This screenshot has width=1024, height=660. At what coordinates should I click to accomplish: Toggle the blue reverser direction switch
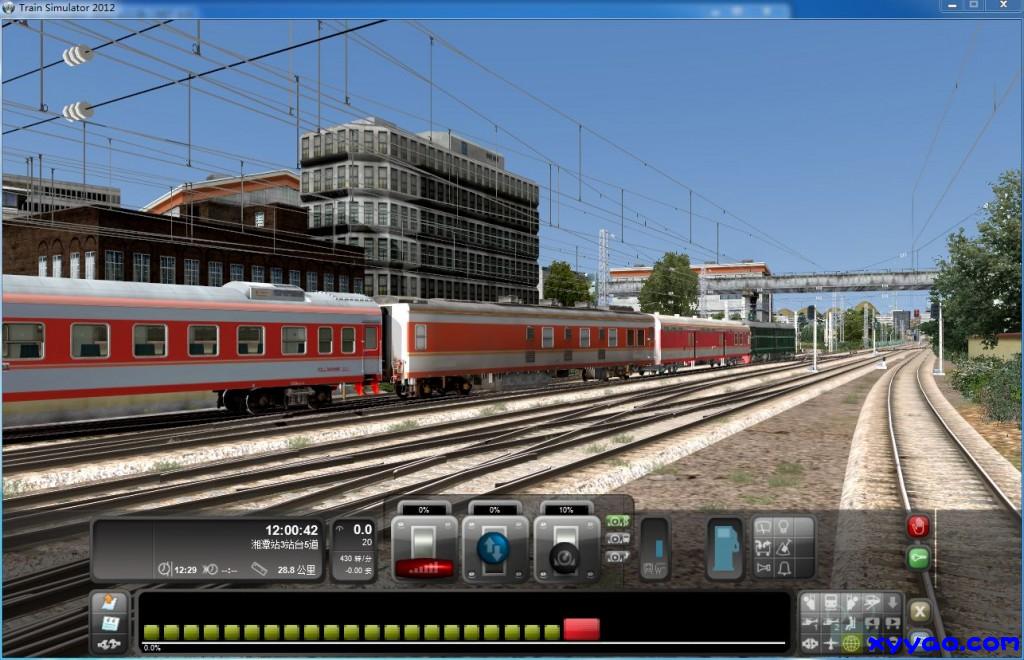494,548
